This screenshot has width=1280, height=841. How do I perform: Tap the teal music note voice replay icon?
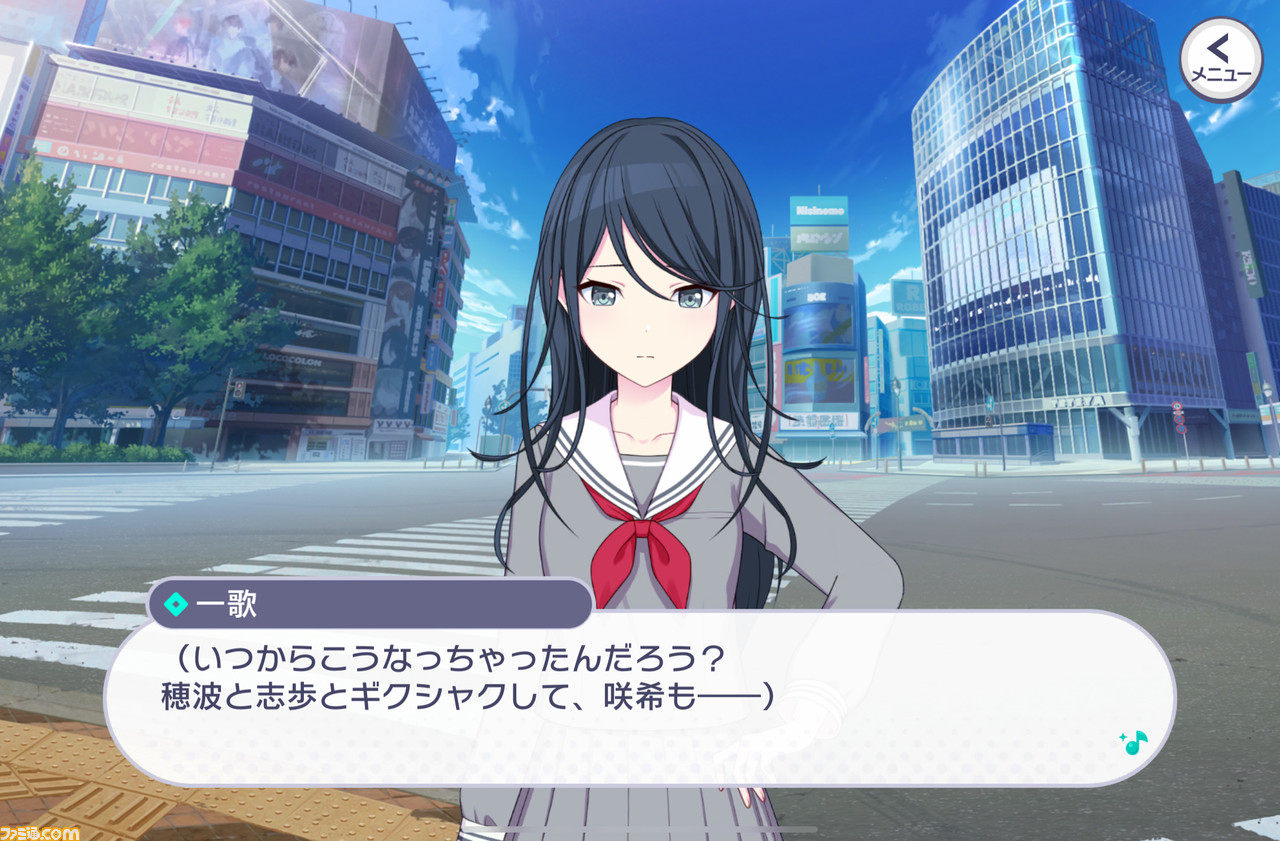tap(1137, 744)
